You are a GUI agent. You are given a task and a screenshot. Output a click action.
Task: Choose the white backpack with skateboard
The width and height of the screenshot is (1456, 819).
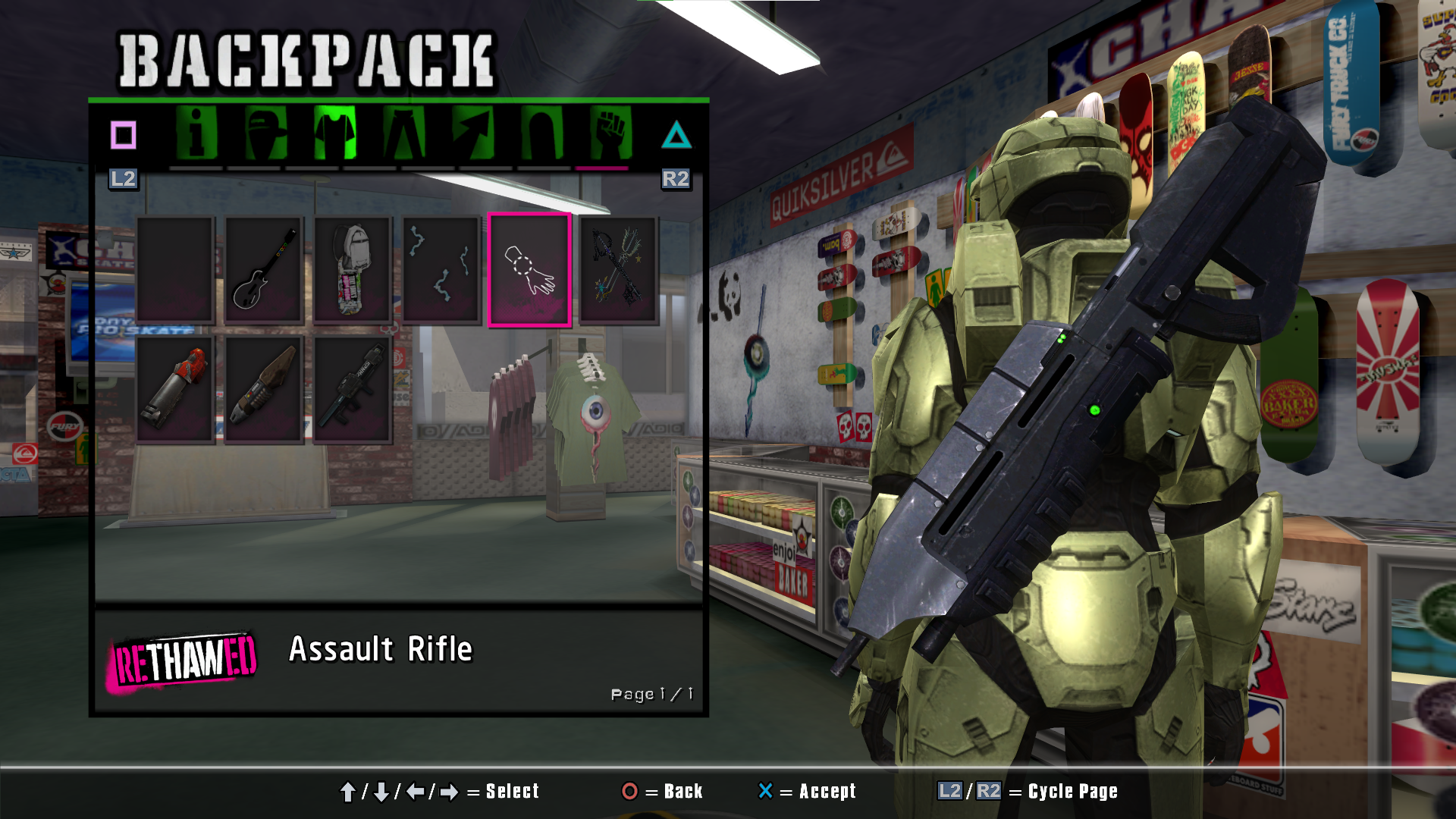coord(353,270)
